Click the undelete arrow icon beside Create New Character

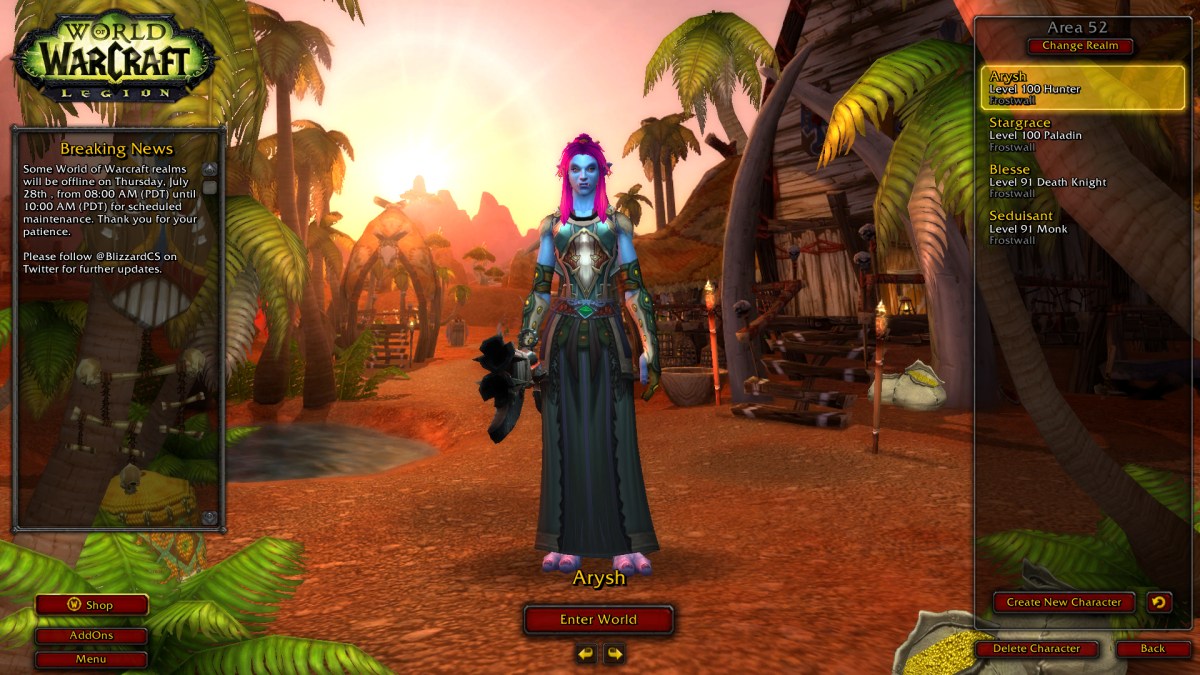click(x=1159, y=602)
